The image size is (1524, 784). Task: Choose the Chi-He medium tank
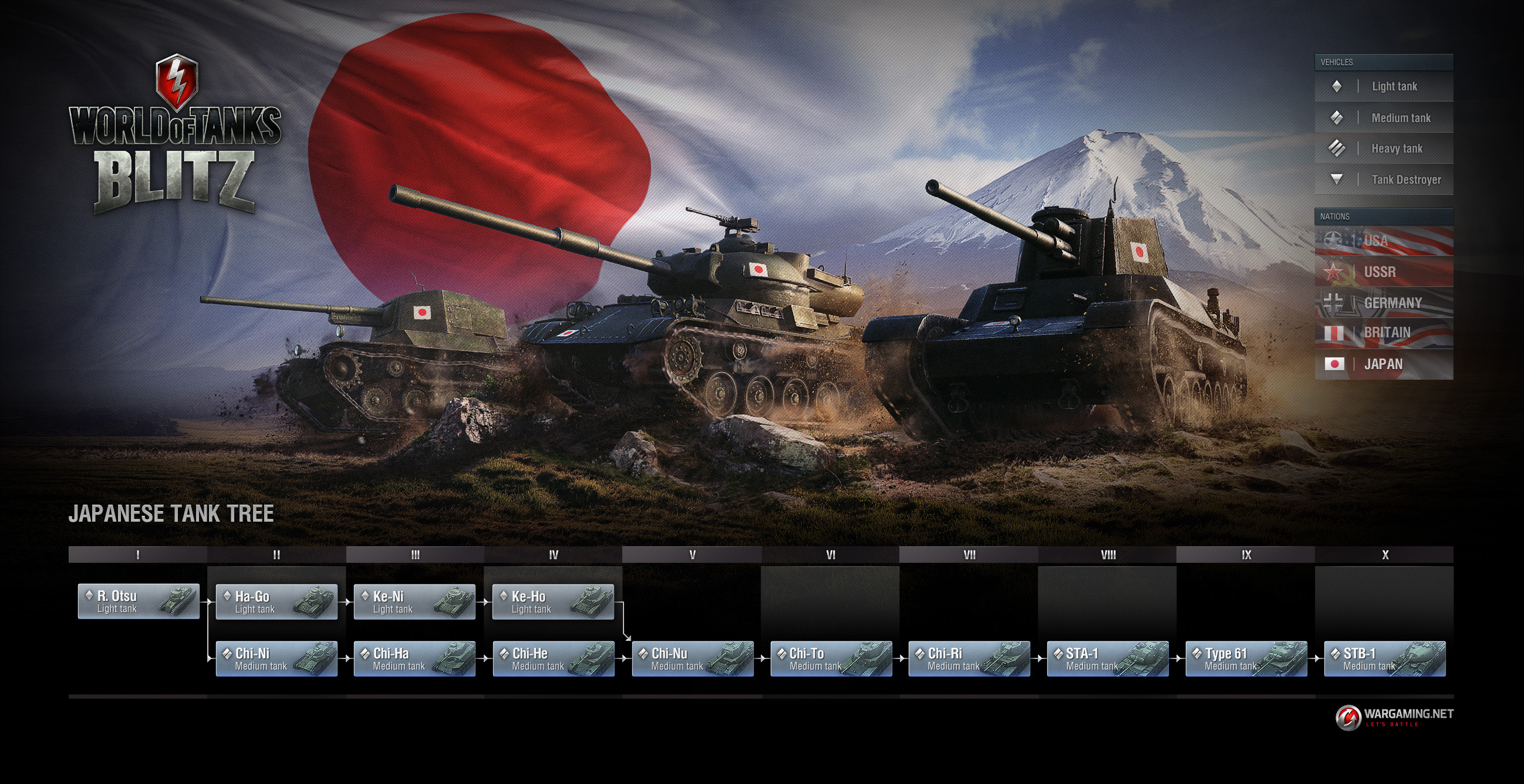point(552,658)
